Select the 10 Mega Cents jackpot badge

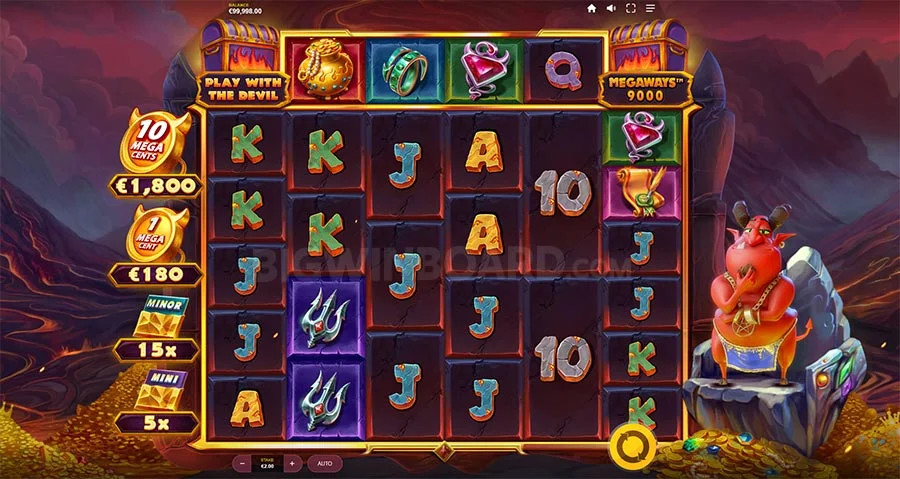[x=157, y=143]
